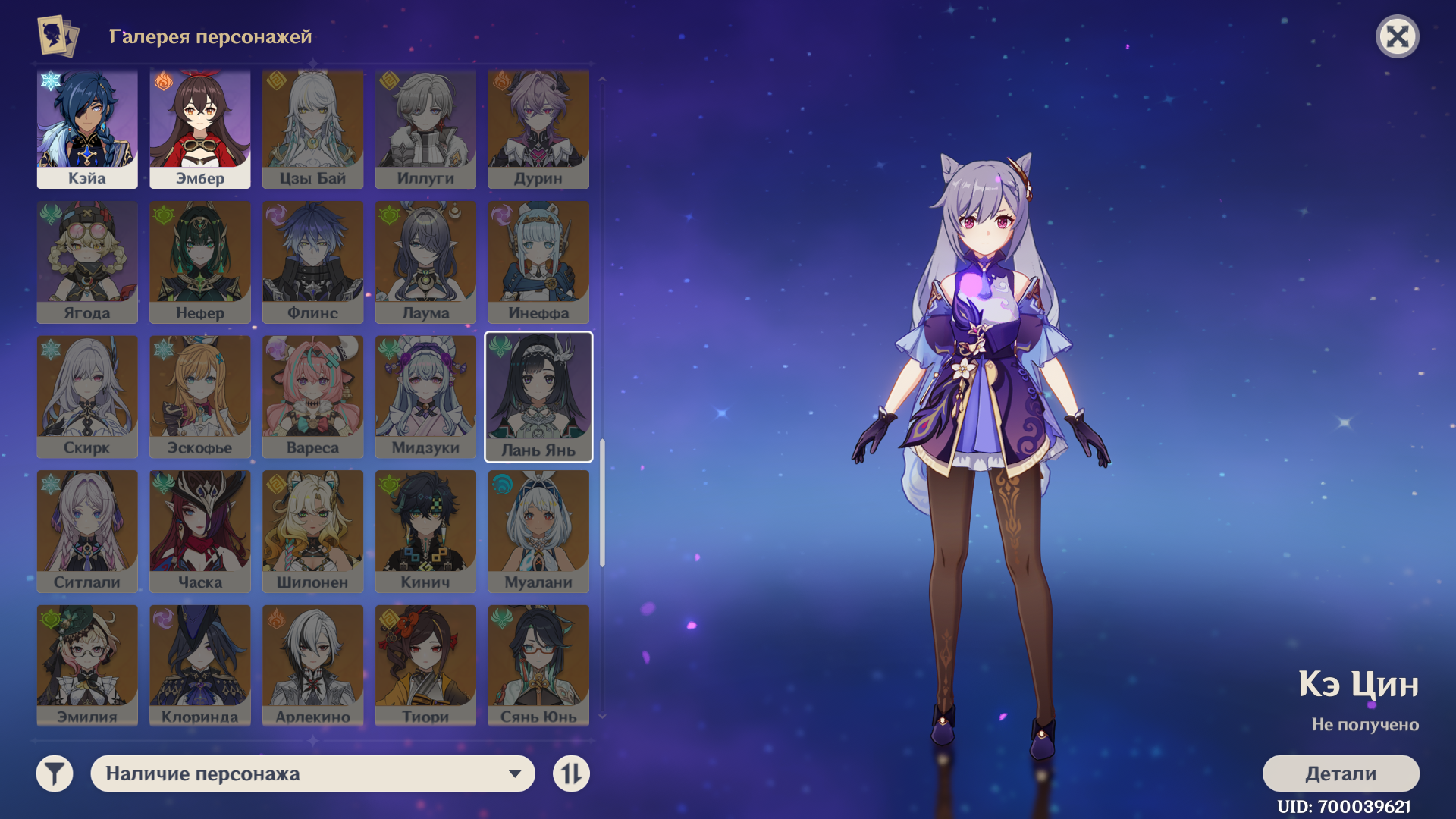Close the character gallery
This screenshot has height=819, width=1456.
[1397, 36]
